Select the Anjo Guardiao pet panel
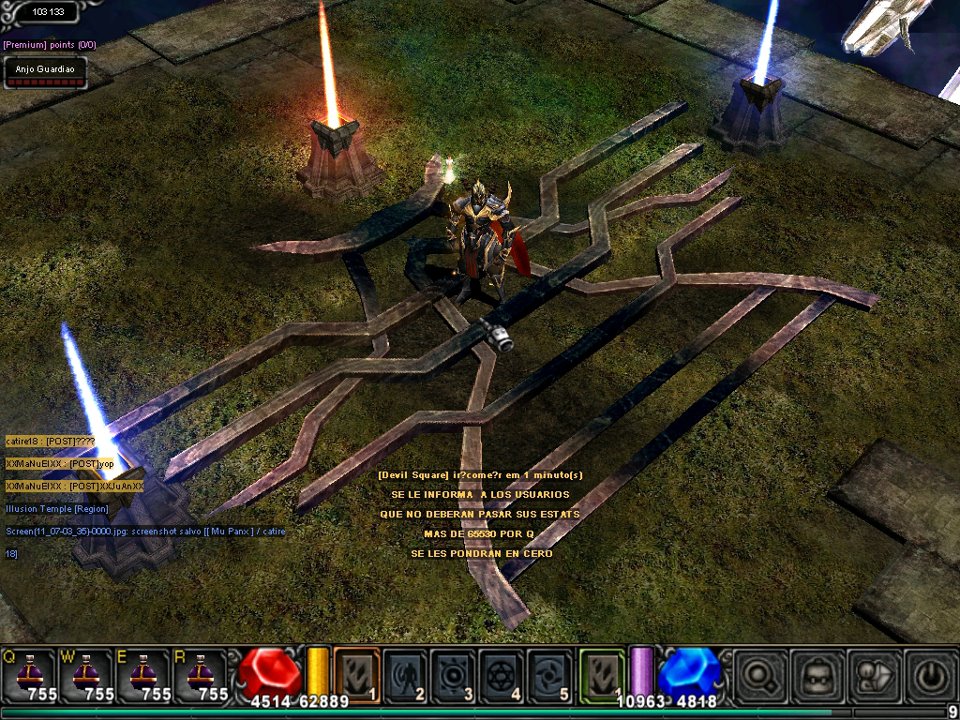960x720 pixels. [x=44, y=72]
